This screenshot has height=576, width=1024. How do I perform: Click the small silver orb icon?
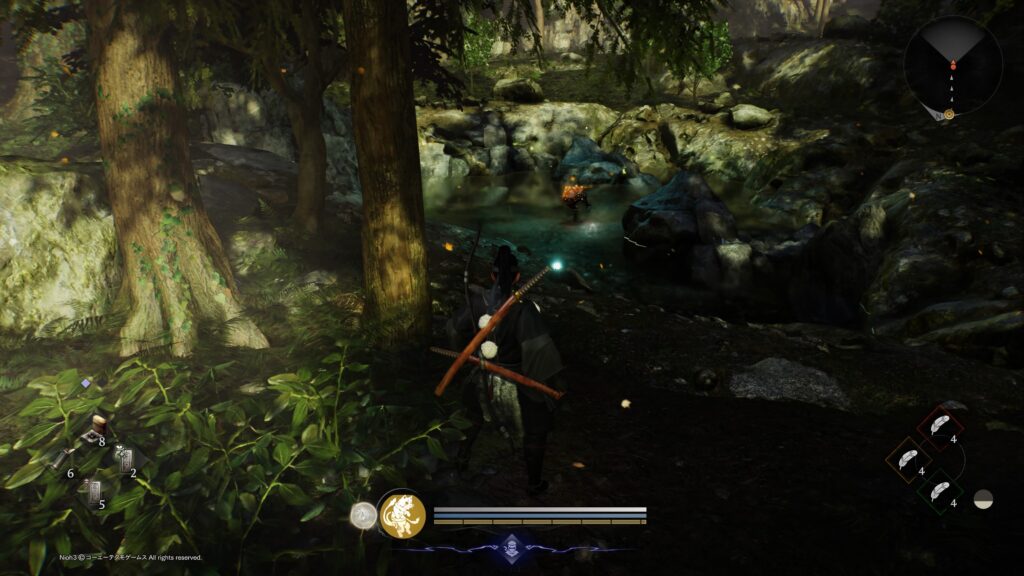pyautogui.click(x=363, y=515)
